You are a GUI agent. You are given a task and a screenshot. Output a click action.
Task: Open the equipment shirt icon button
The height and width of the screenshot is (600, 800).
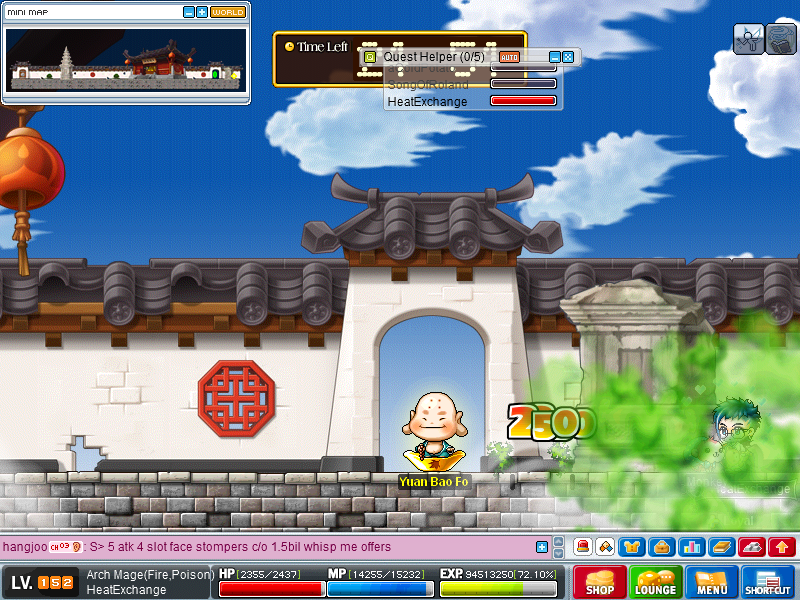coord(632,547)
